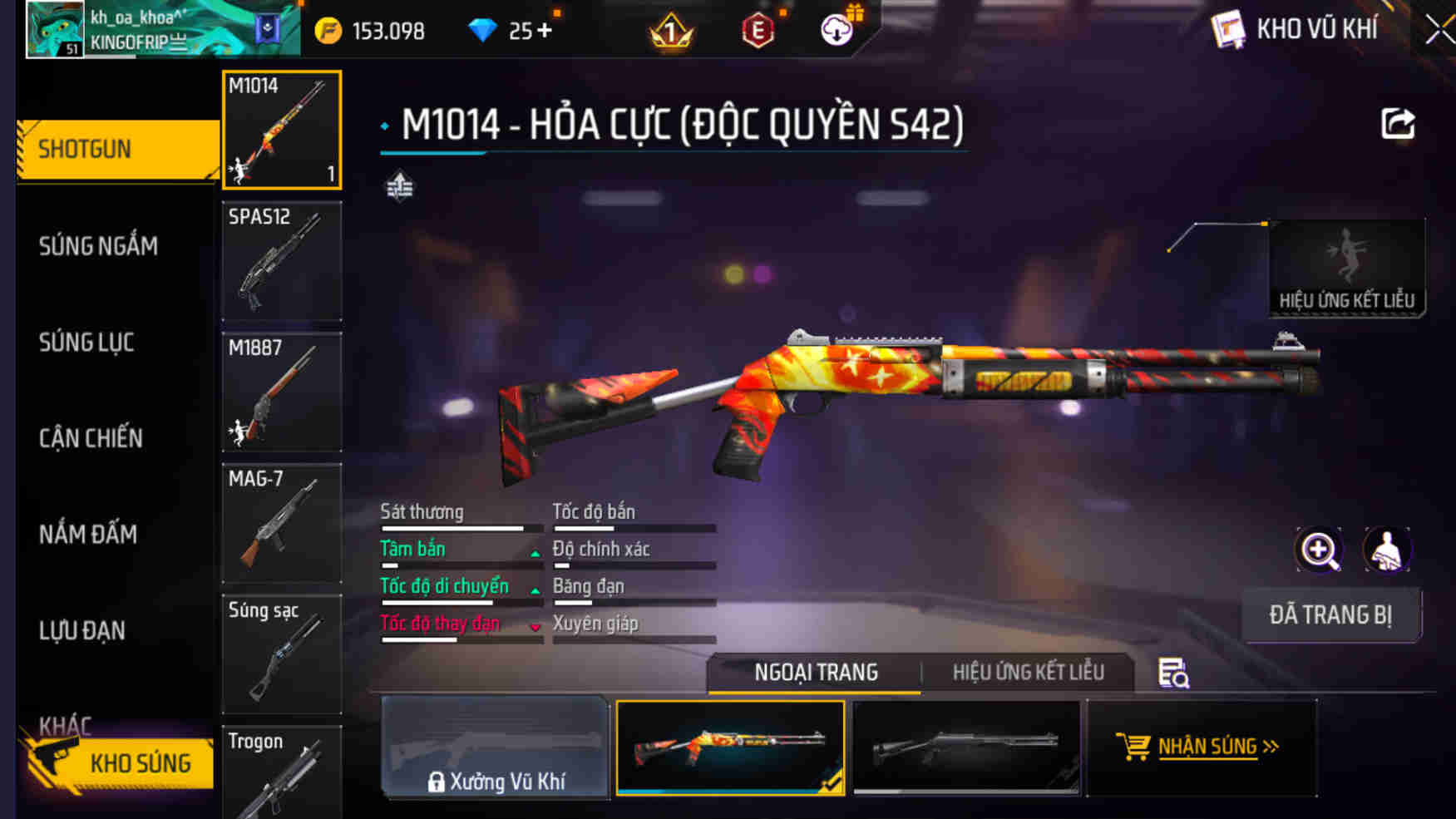Click the gold rank 1 badge icon
1456x819 pixels.
(x=669, y=30)
